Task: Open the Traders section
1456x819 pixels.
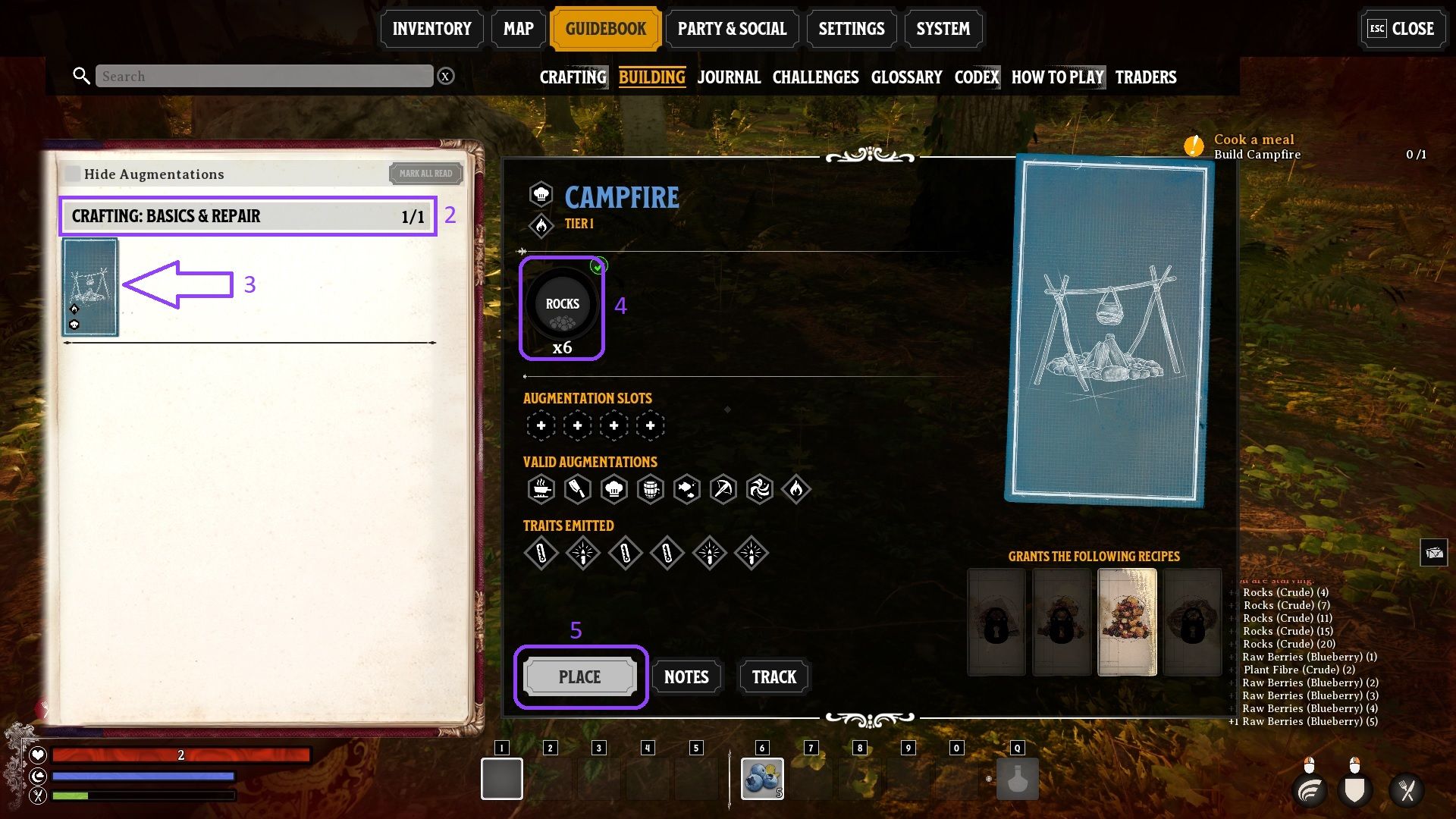Action: [1145, 77]
